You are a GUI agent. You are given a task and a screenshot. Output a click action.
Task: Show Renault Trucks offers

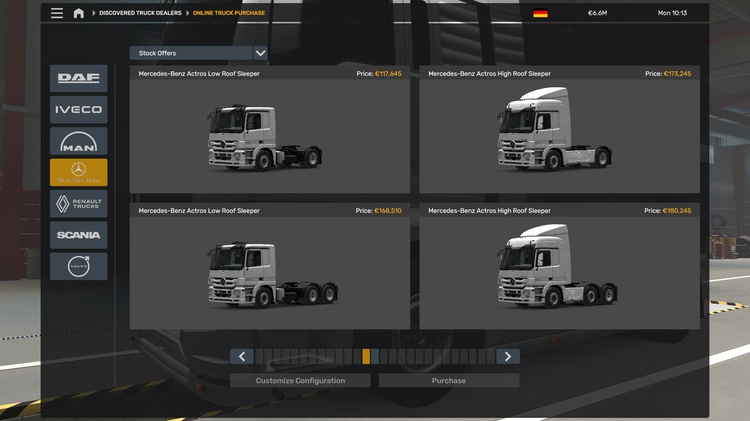tap(78, 204)
